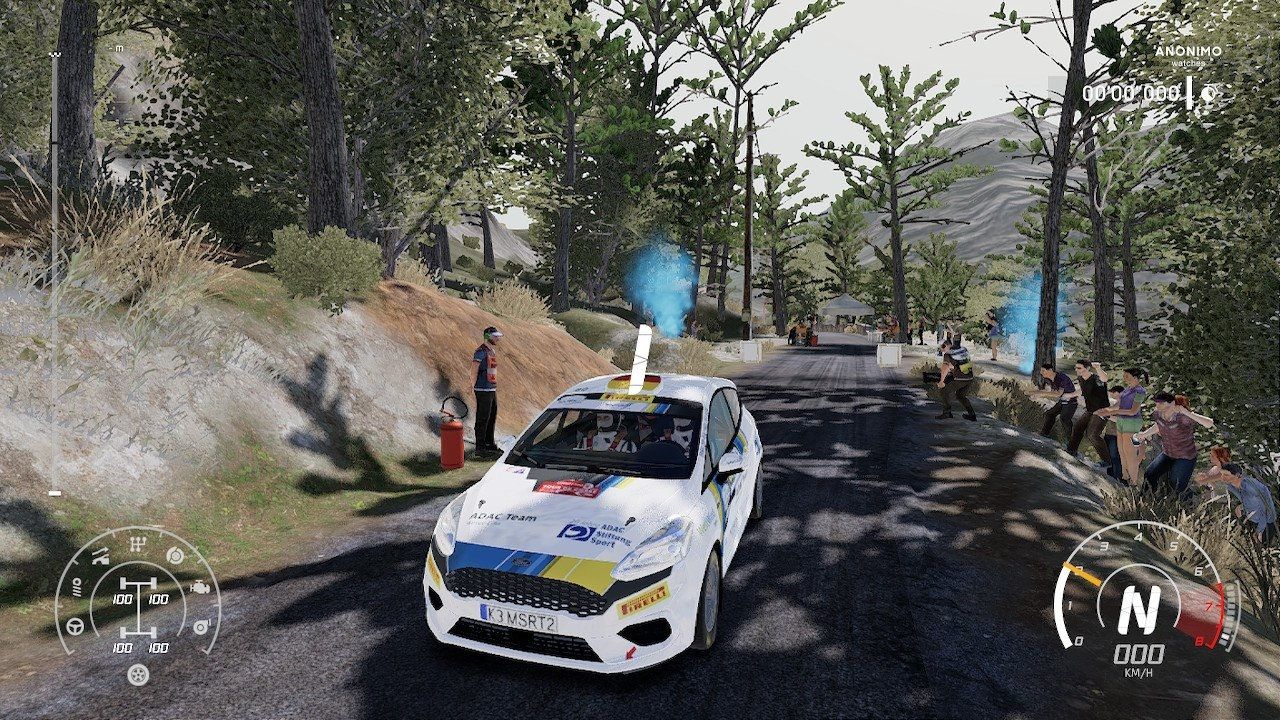The width and height of the screenshot is (1280, 720).
Task: Click the brake disc damage icon
Action: click(175, 556)
